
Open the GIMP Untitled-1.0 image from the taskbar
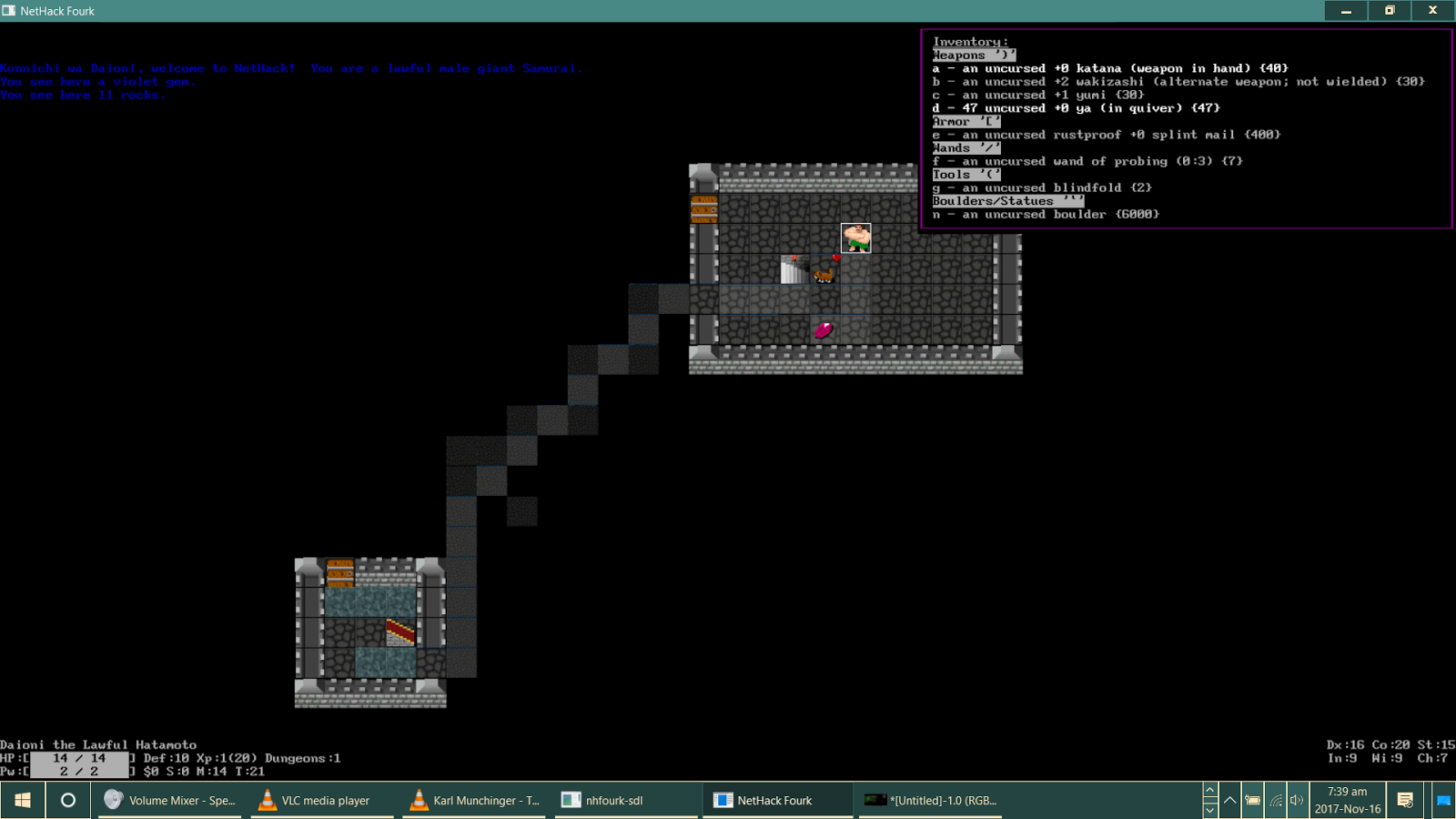point(928,800)
